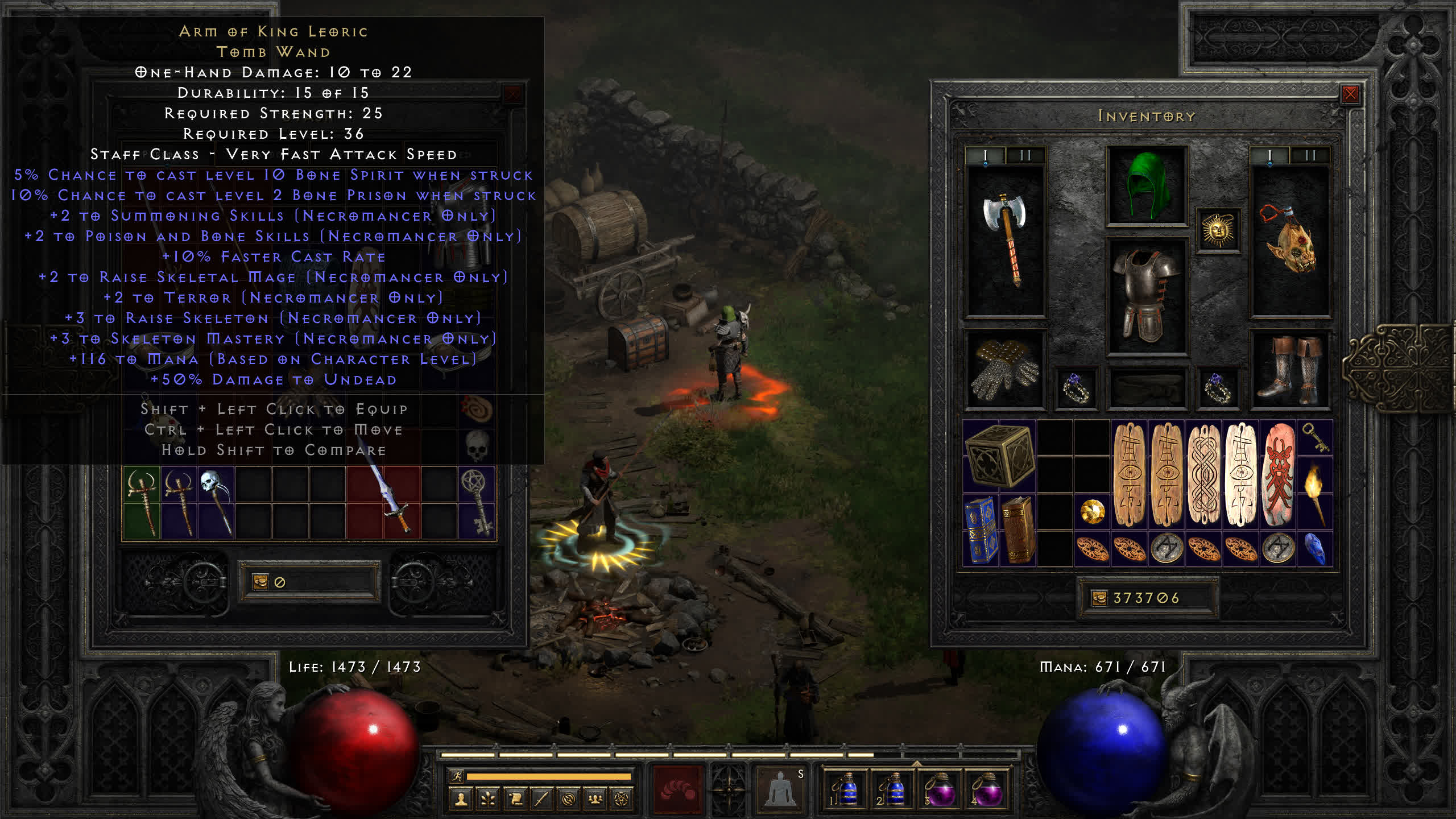Image resolution: width=1456 pixels, height=819 pixels.
Task: Select the red demon-face grand charm
Action: coord(1279,474)
